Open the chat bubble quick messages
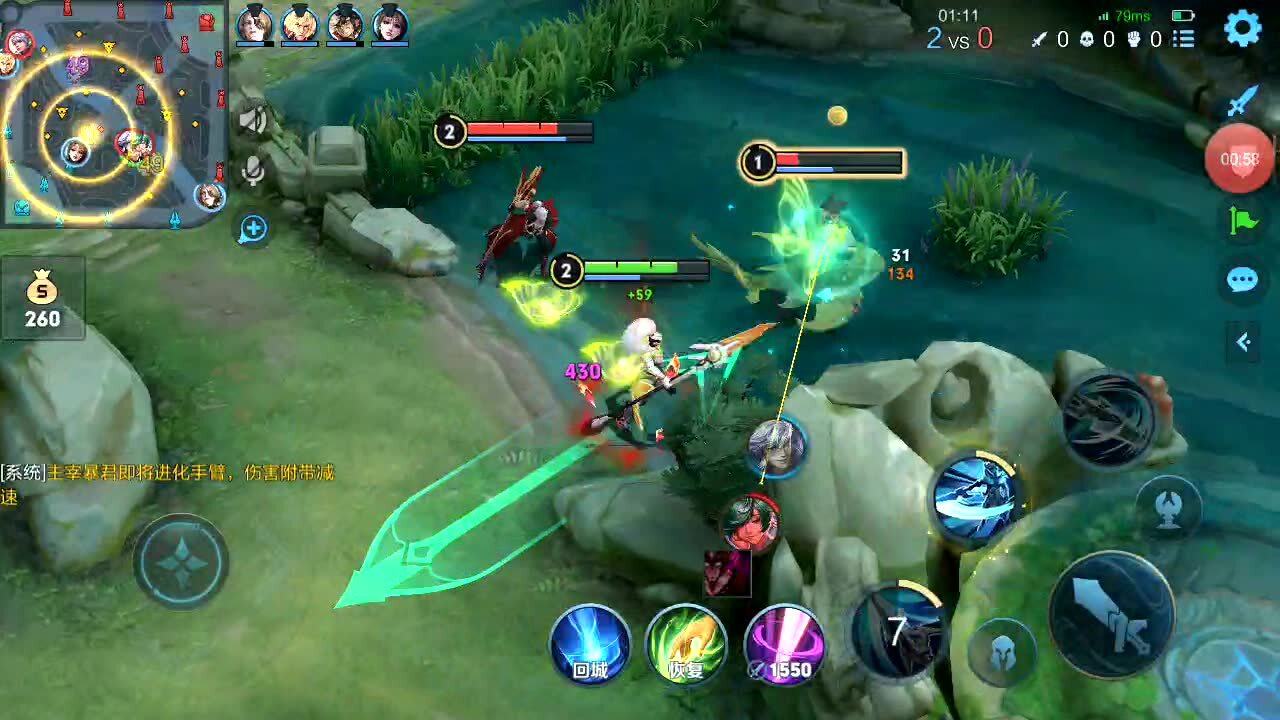Image resolution: width=1280 pixels, height=720 pixels. tap(1243, 280)
